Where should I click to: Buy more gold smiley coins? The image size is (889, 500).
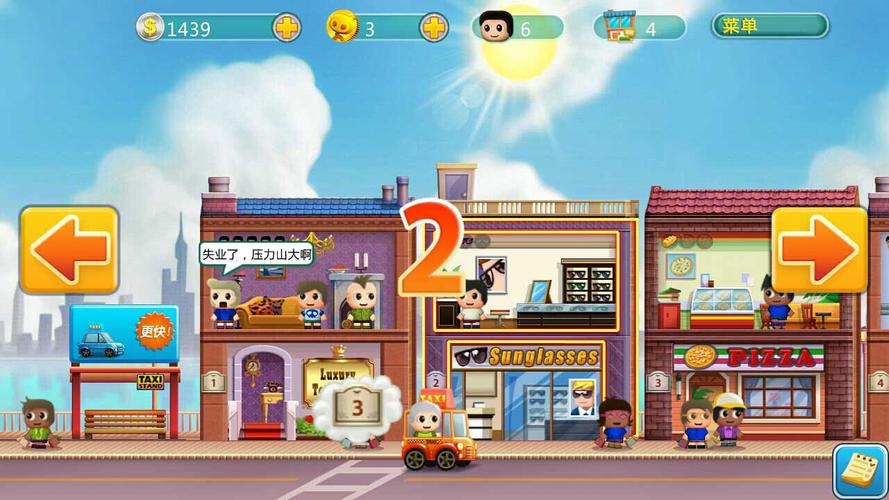433,28
